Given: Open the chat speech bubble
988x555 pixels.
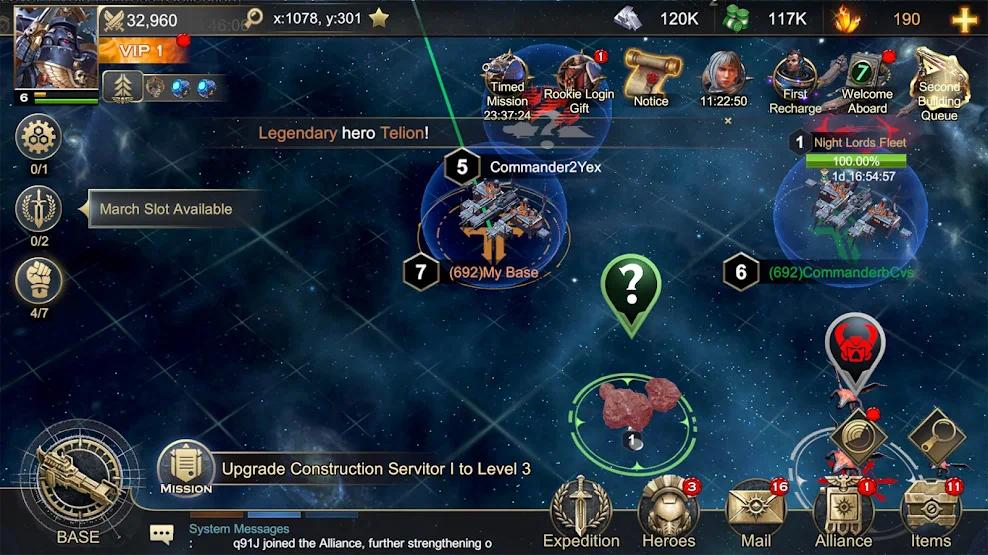Looking at the screenshot, I should point(161,534).
